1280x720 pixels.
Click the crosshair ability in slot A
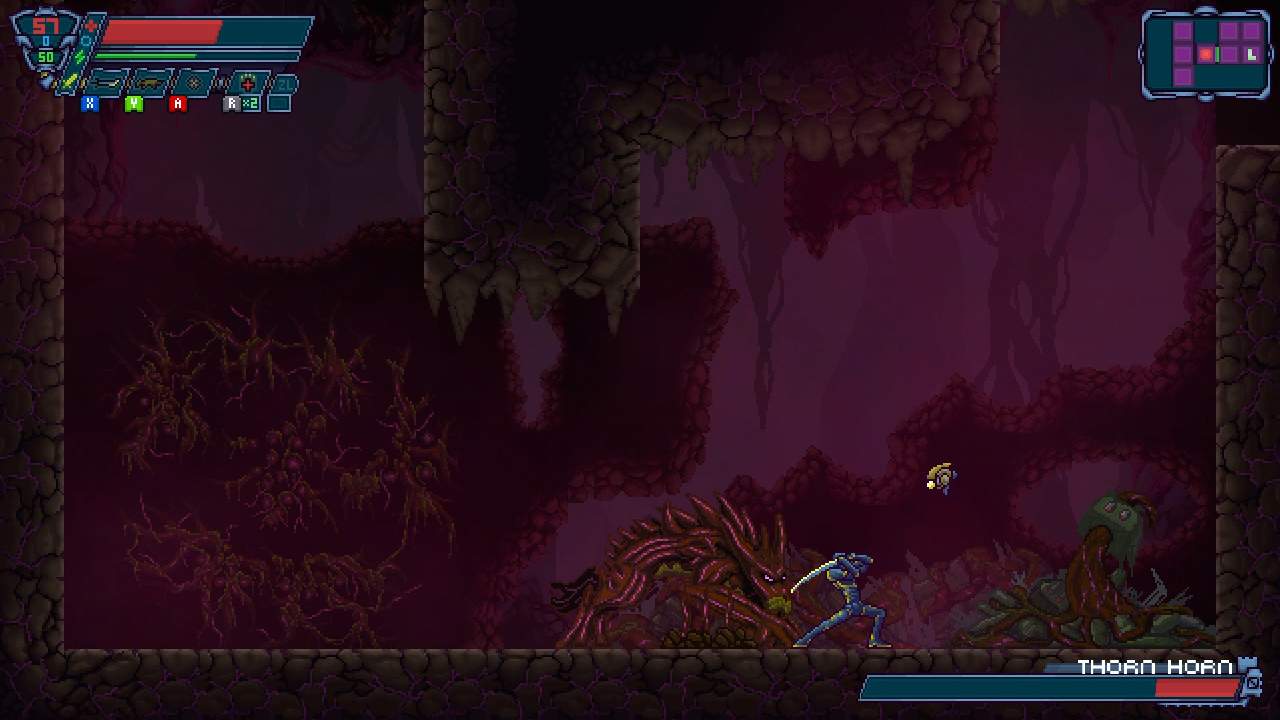193,83
